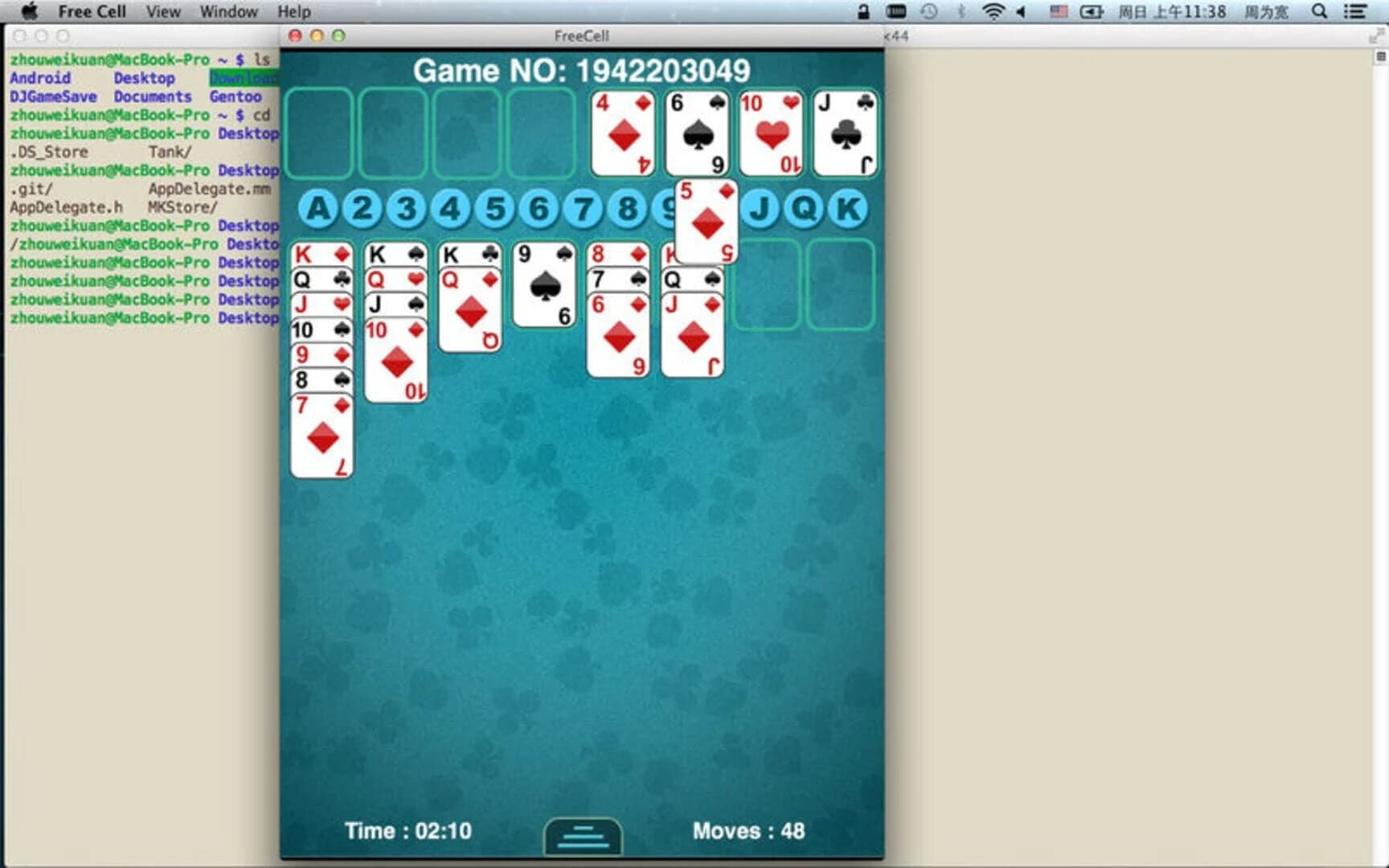The image size is (1389, 868).
Task: Open the Free Cell application menu
Action: click(x=92, y=11)
